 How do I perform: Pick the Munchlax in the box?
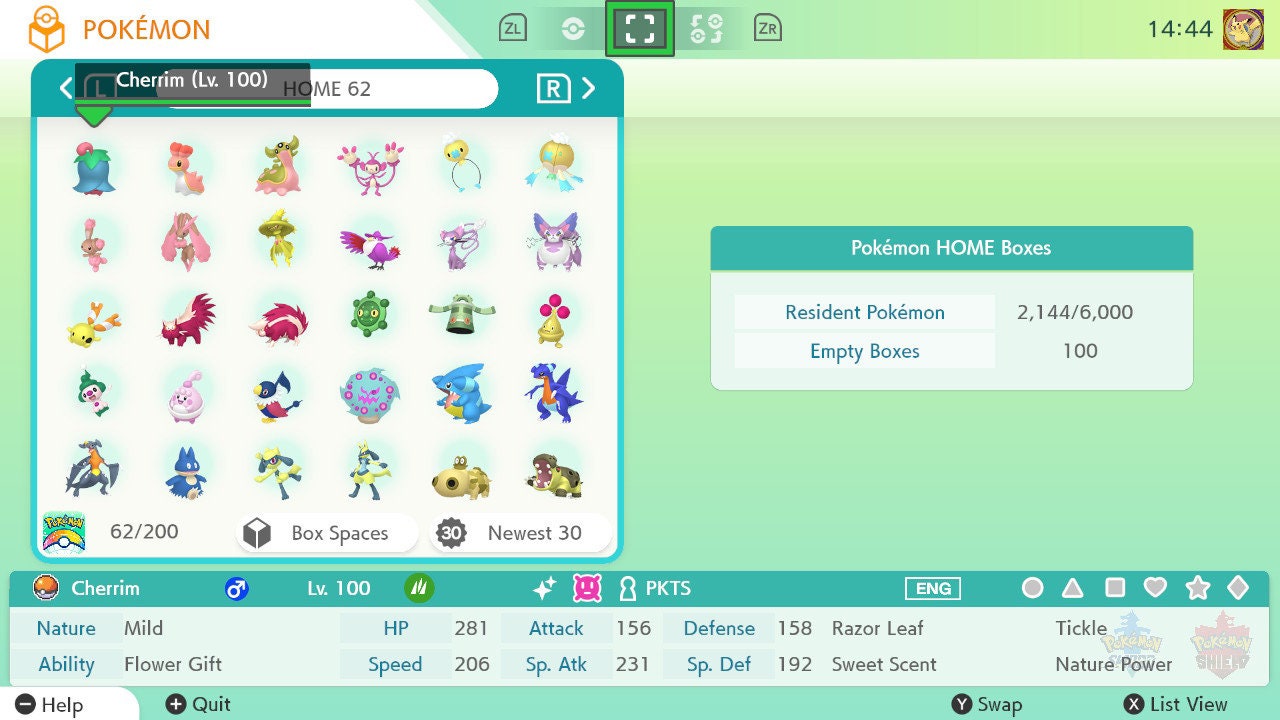[186, 471]
